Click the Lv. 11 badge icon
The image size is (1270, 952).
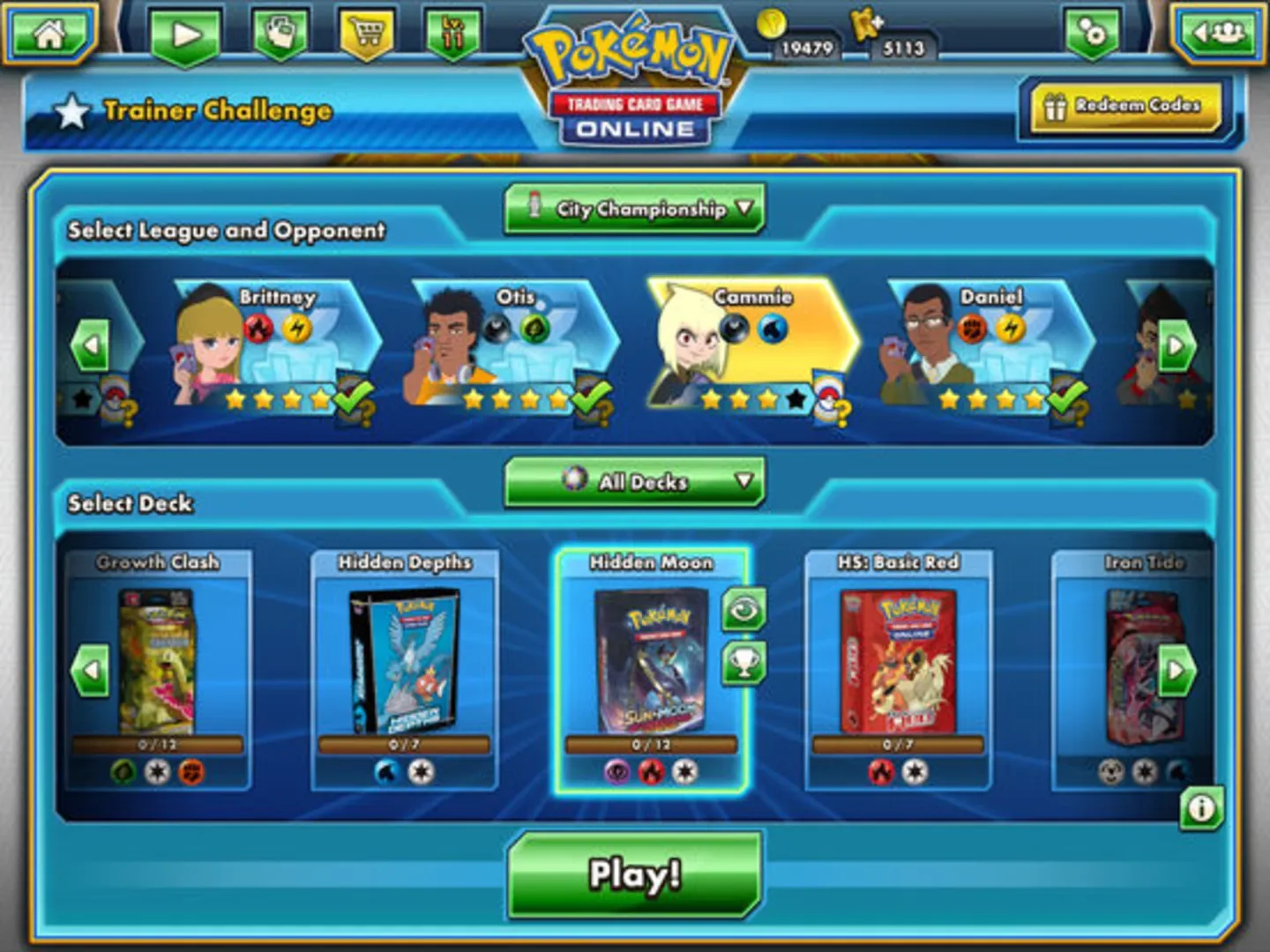[451, 33]
